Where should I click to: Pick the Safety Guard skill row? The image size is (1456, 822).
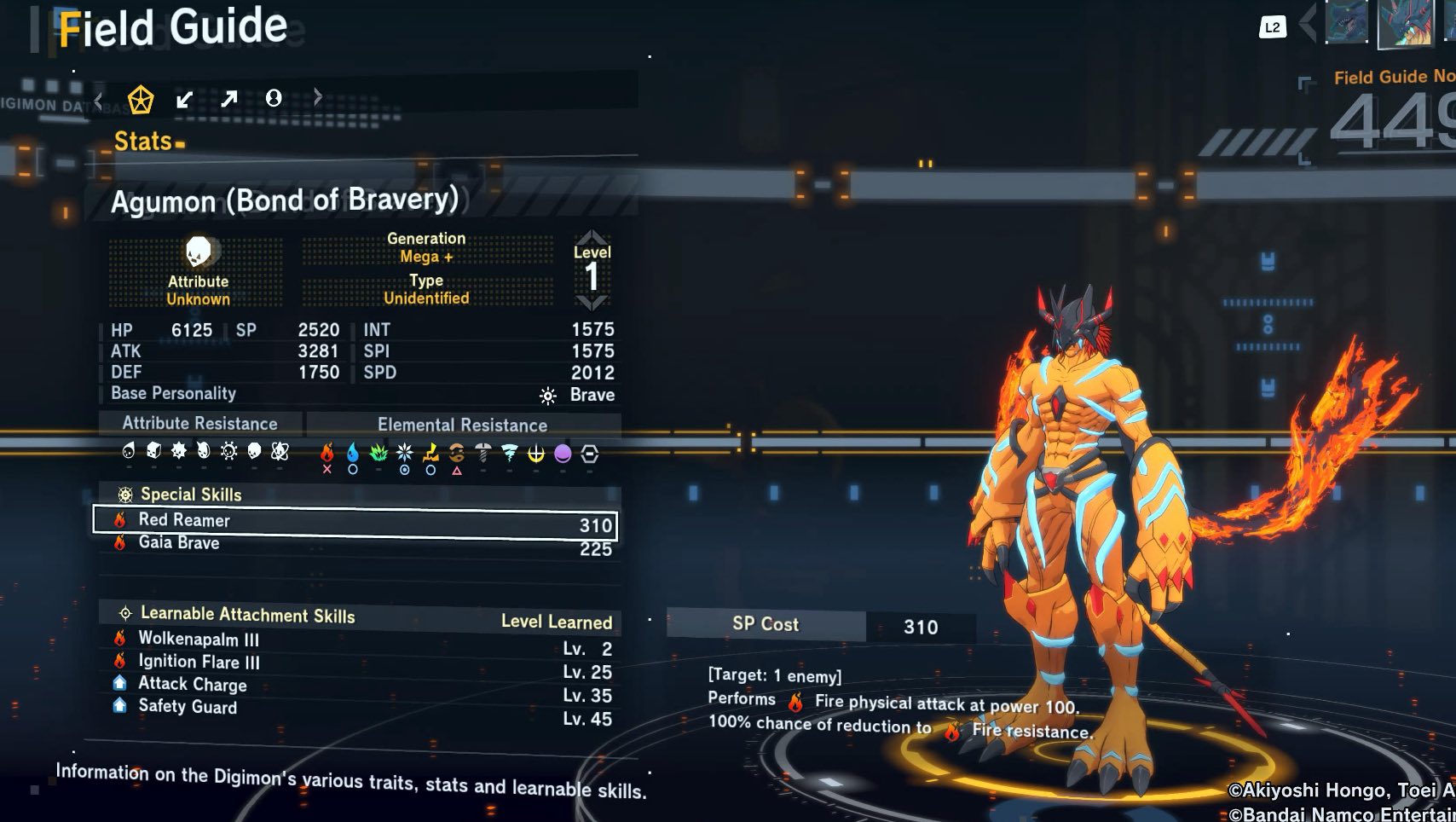click(188, 707)
